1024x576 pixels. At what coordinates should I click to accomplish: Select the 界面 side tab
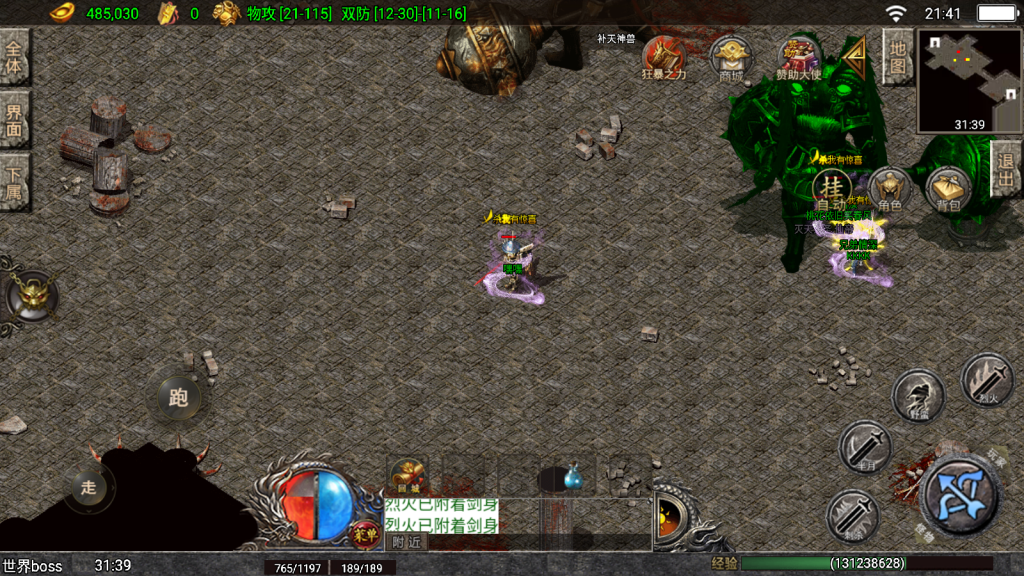(x=14, y=119)
